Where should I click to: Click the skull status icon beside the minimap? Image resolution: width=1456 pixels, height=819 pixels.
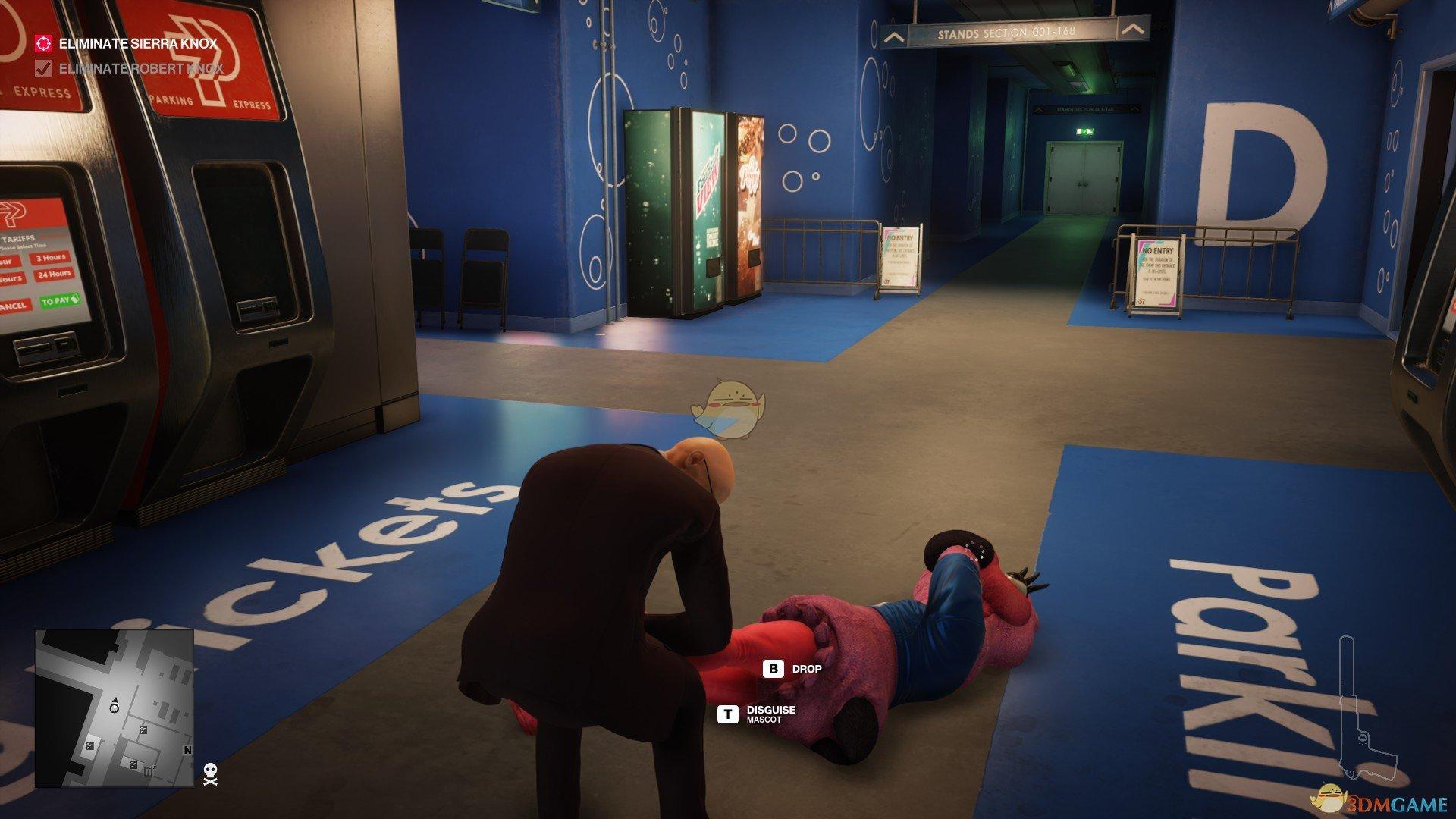(x=211, y=773)
